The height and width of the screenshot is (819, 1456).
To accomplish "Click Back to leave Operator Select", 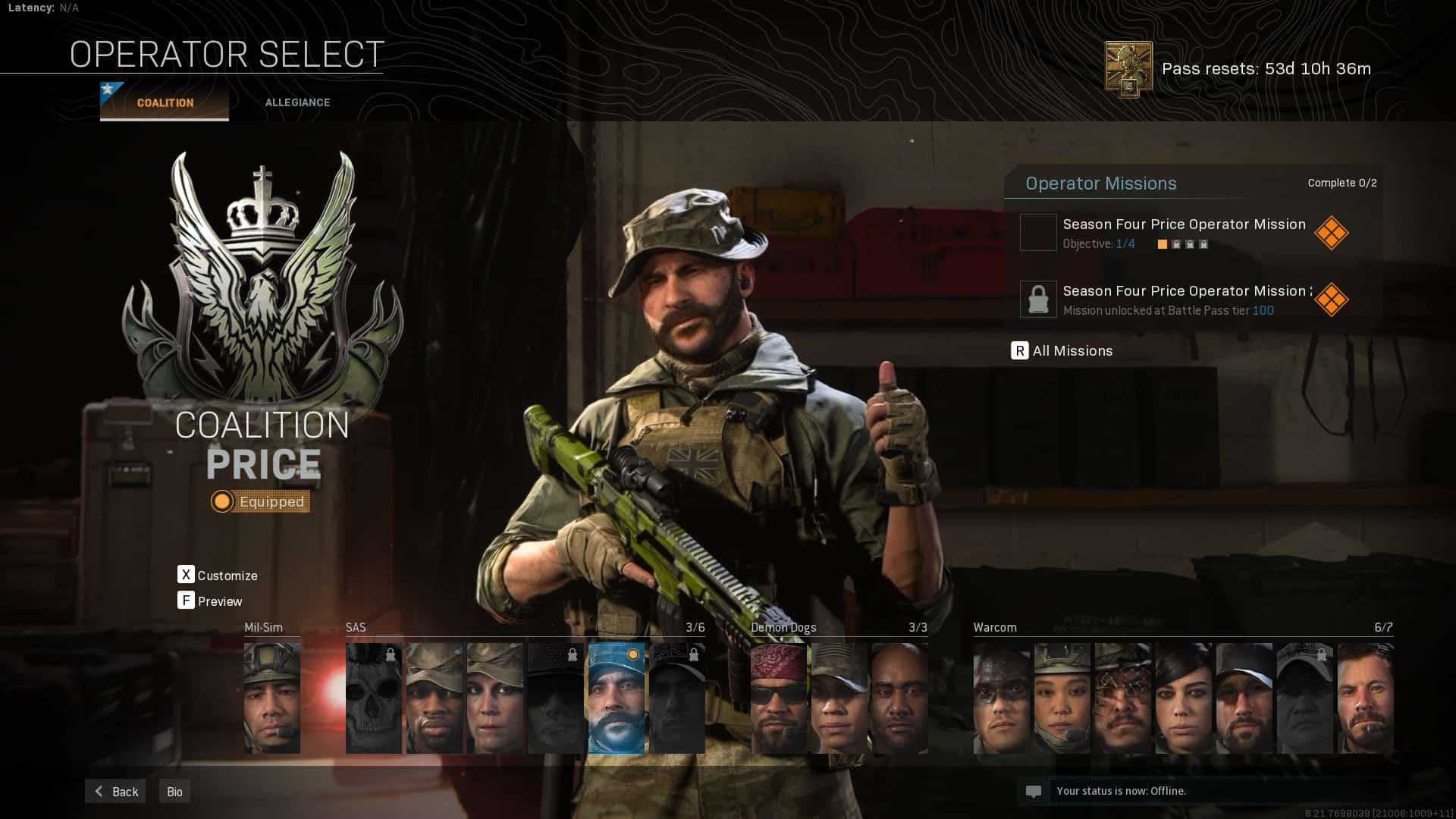I will [115, 791].
